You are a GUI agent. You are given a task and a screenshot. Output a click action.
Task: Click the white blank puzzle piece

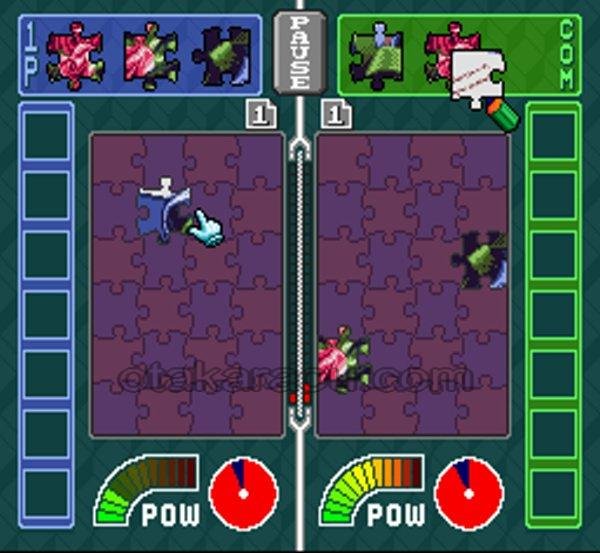[x=475, y=78]
